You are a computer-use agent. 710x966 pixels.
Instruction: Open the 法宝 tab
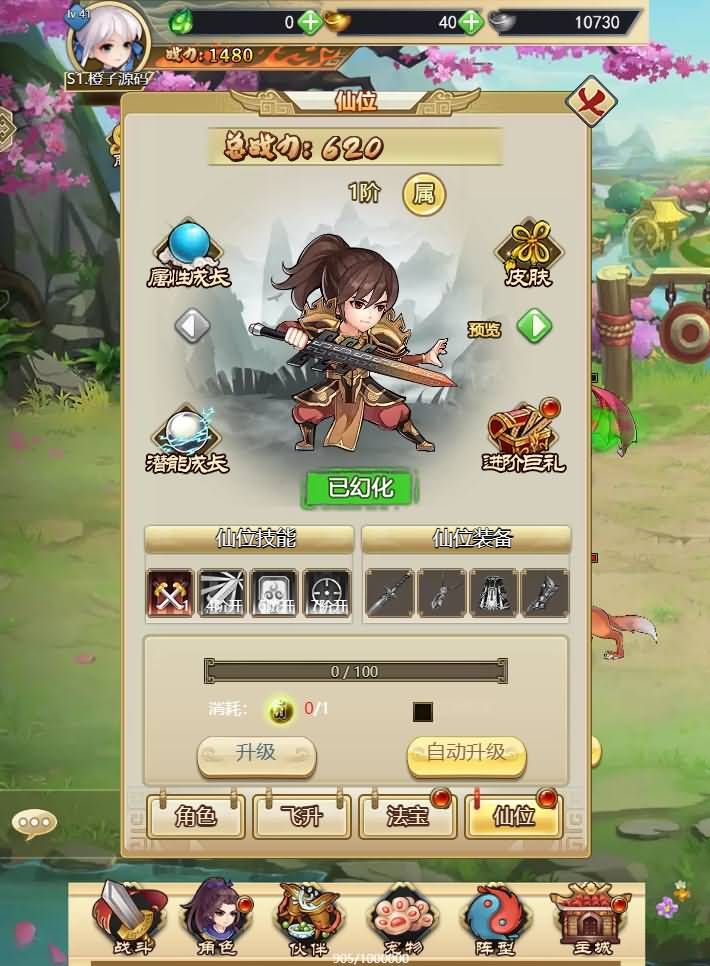(408, 816)
